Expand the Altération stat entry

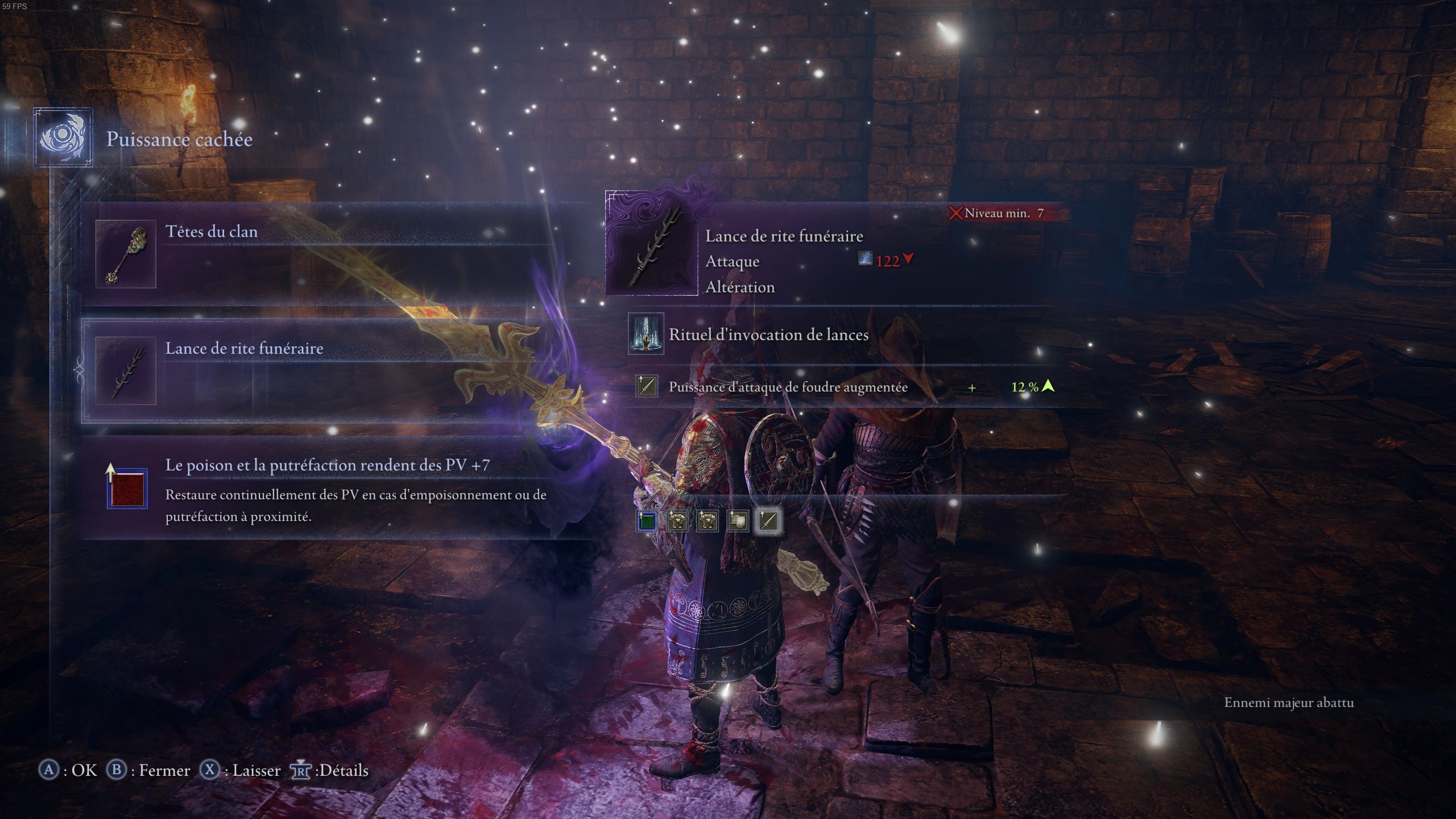pyautogui.click(x=739, y=287)
